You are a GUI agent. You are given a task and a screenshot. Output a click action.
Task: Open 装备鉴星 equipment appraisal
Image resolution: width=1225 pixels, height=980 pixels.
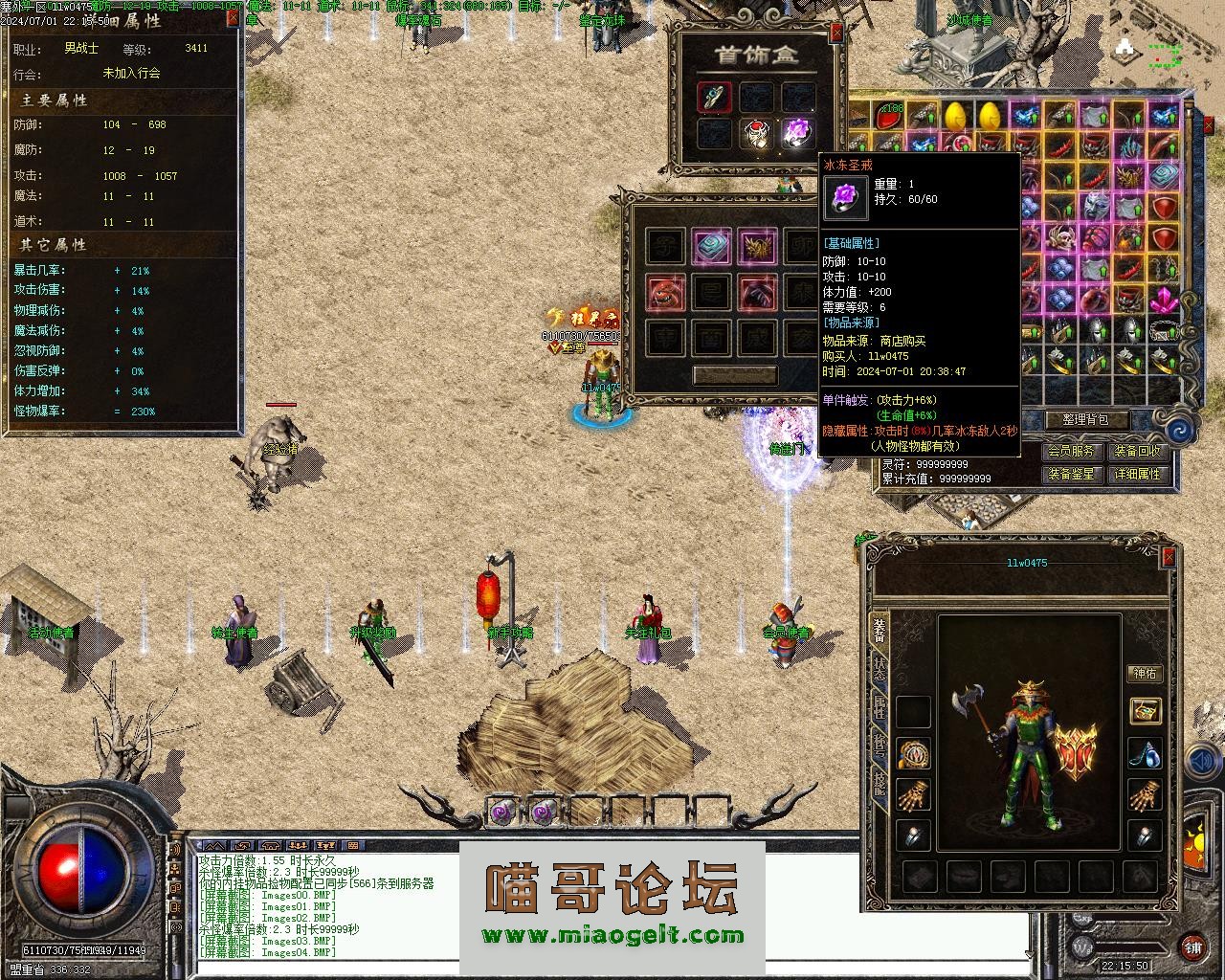point(1070,474)
